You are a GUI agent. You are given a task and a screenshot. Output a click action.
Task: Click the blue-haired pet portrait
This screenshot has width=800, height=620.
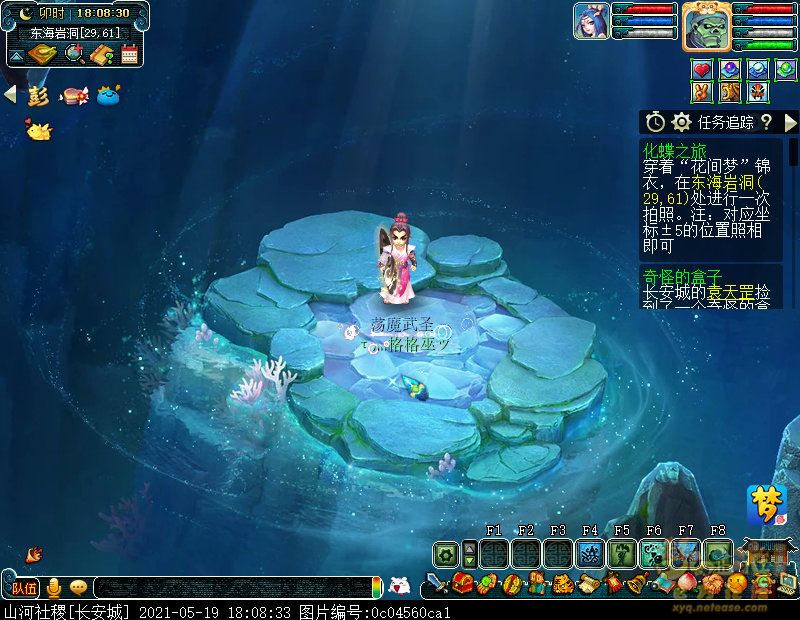(x=591, y=21)
